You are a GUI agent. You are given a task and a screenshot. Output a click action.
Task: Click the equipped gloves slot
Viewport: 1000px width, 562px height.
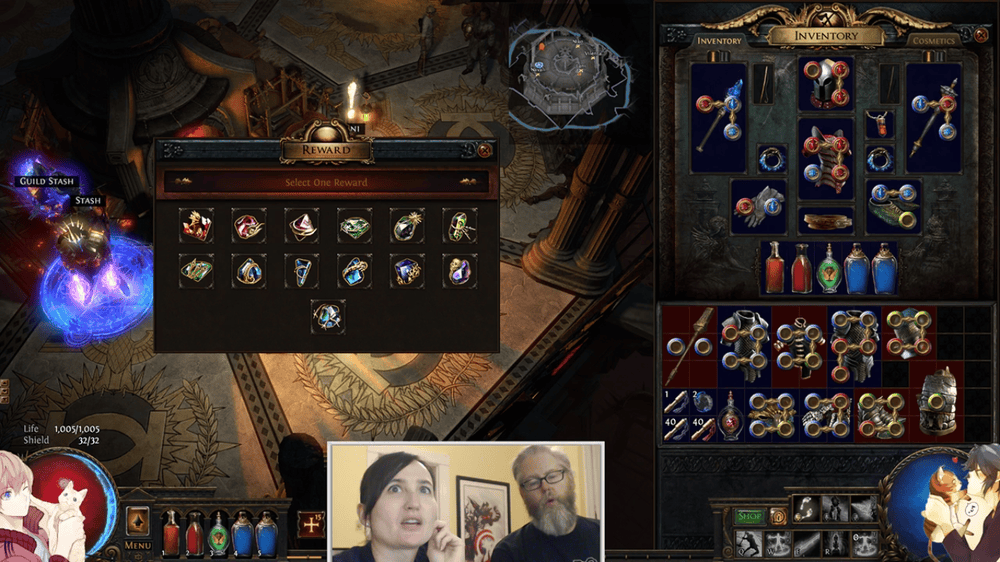tap(757, 204)
